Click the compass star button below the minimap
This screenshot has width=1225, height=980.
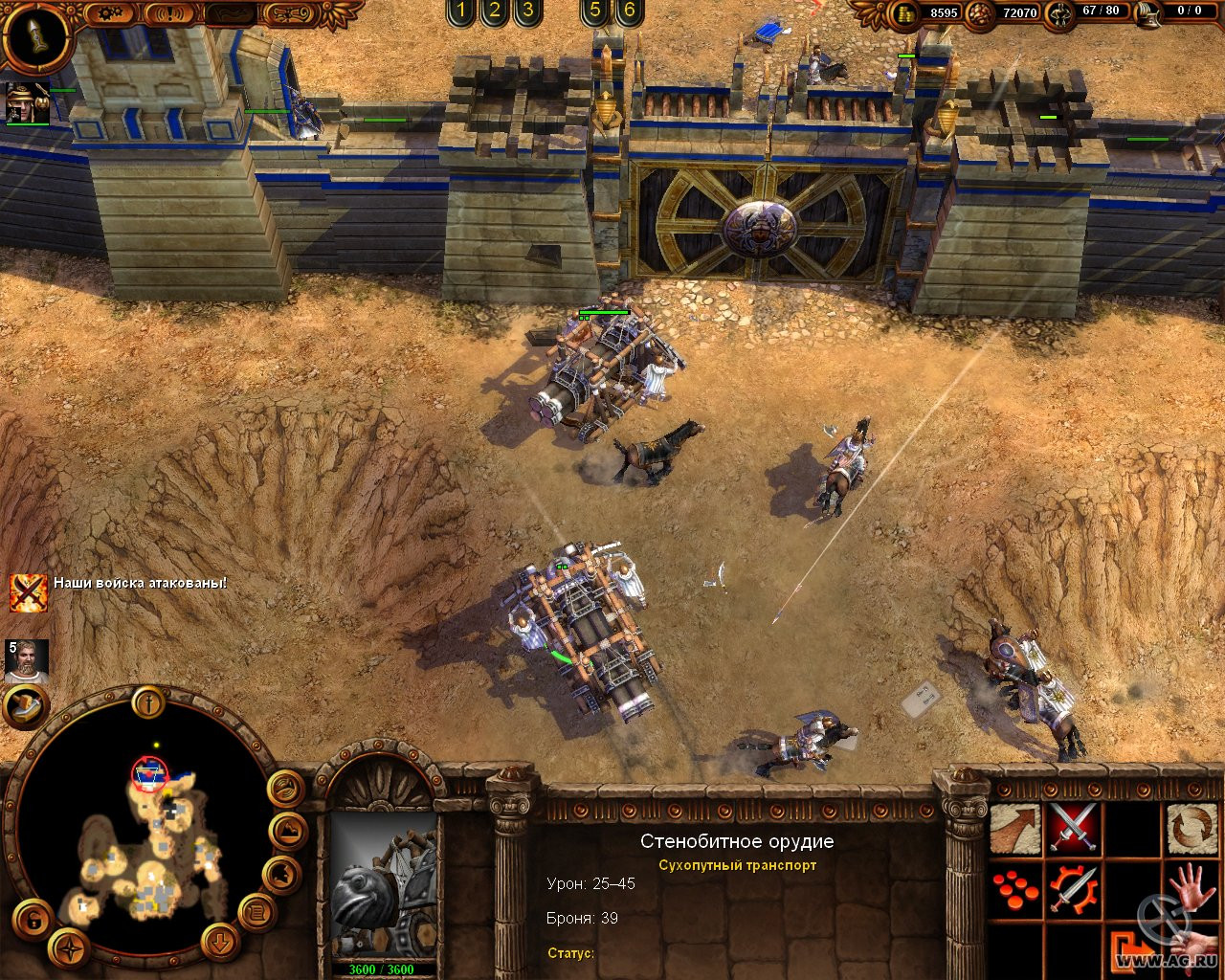69,947
